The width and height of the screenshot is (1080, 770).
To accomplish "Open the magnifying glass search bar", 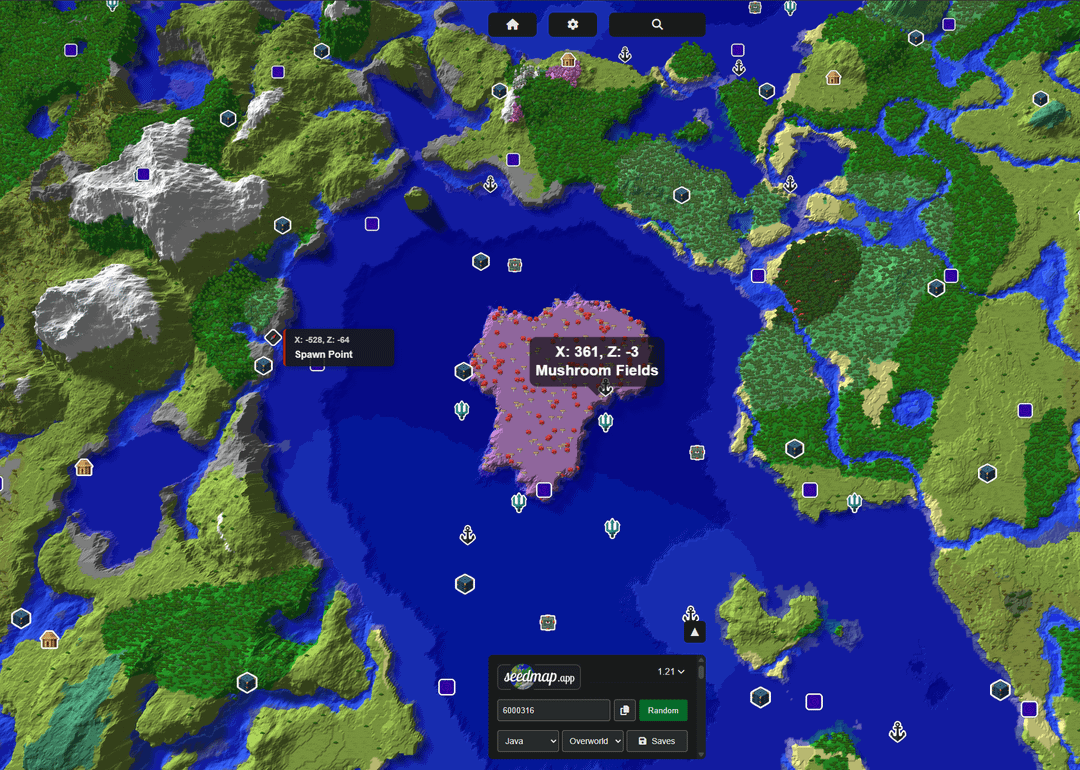I will tap(657, 25).
